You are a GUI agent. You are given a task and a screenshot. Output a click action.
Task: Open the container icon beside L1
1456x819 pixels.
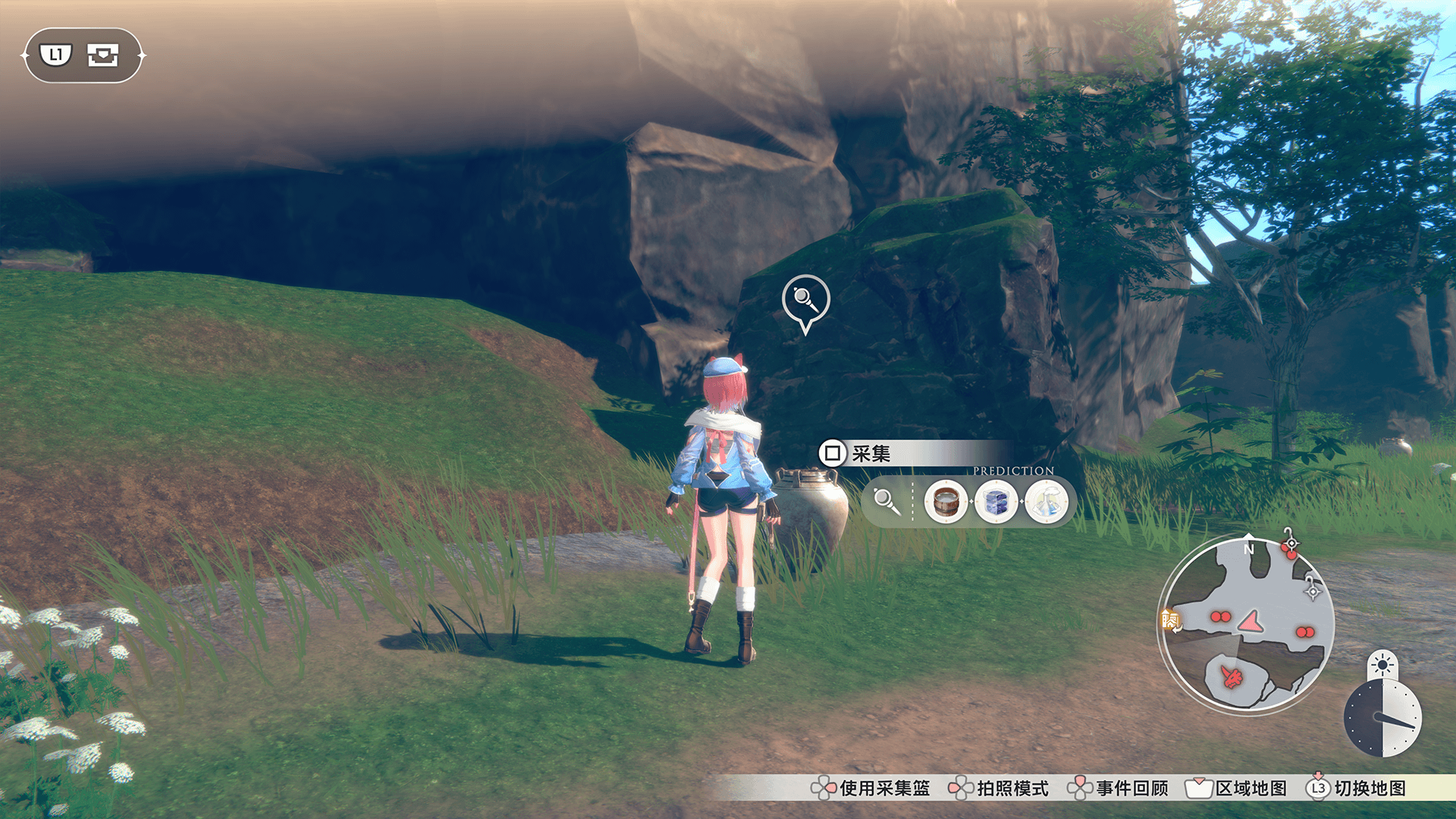click(x=103, y=55)
